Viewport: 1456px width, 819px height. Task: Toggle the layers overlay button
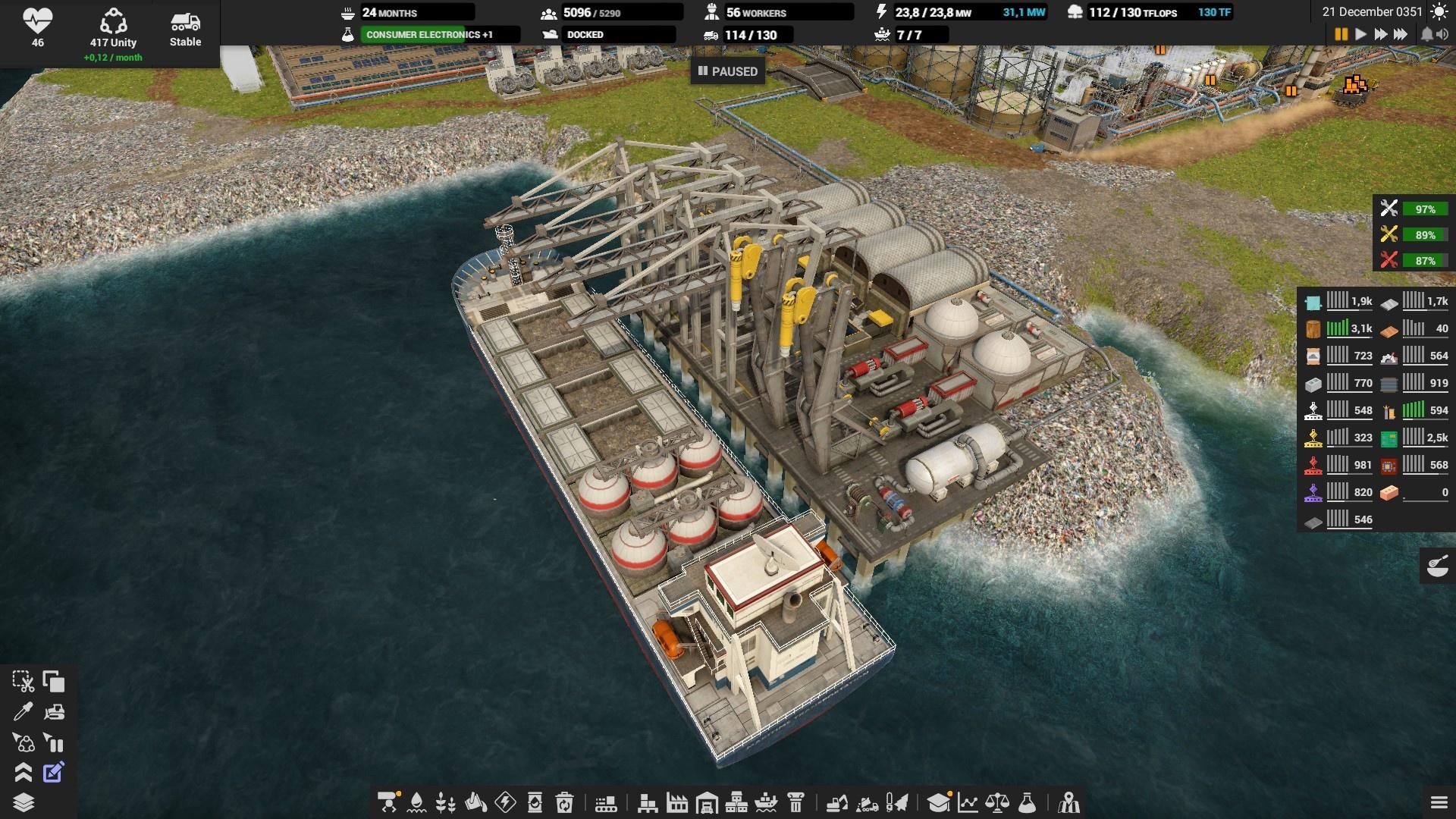[x=23, y=802]
